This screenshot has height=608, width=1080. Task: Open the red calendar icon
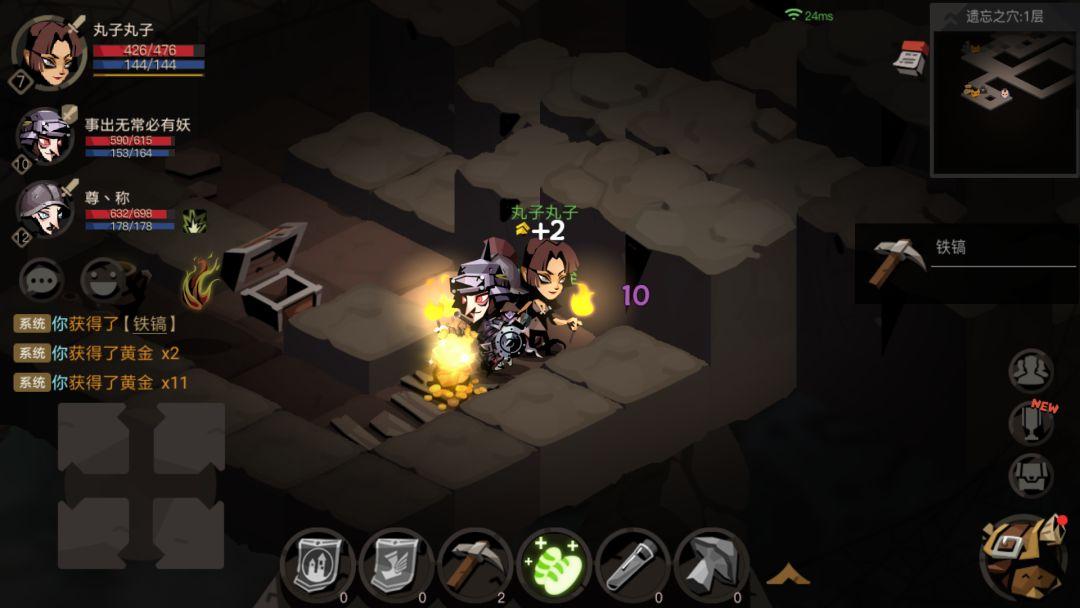coord(910,57)
